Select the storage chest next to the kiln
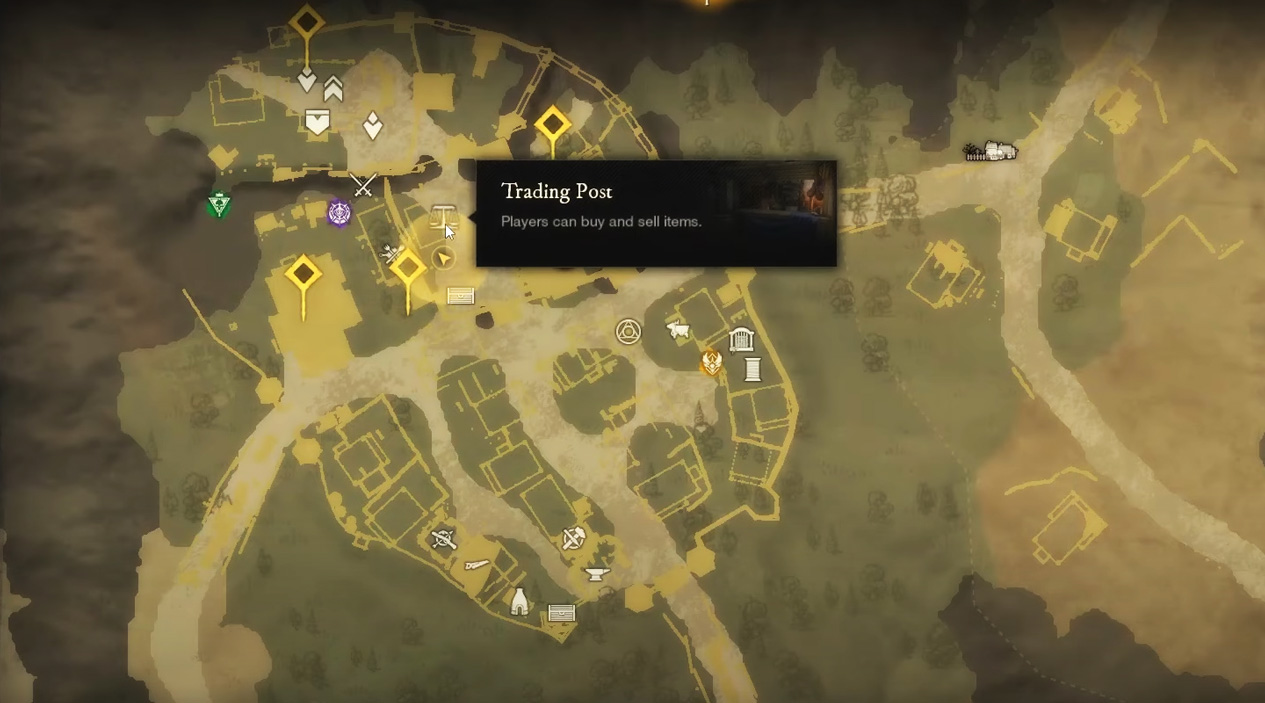1265x703 pixels. [x=562, y=613]
